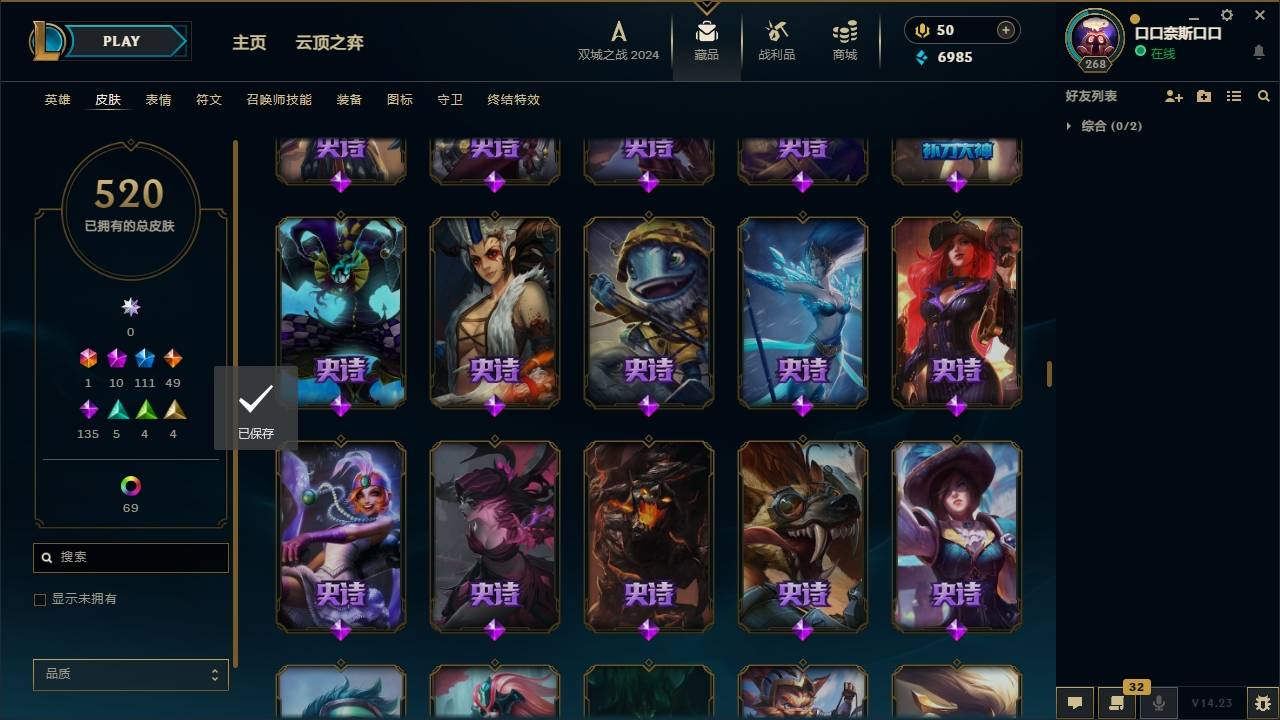Screen dimensions: 1280x720
Task: Open the 品质 quality dropdown
Action: 130,674
